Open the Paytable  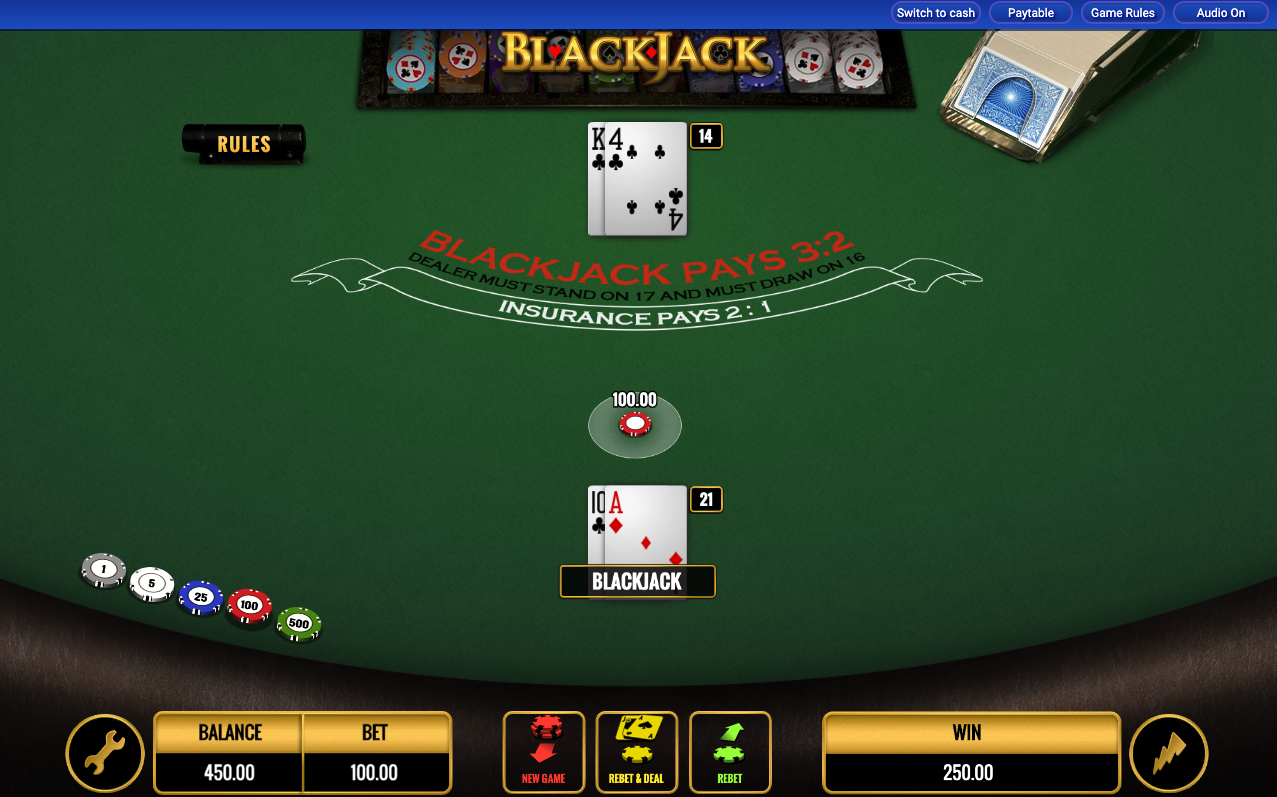click(x=1030, y=13)
